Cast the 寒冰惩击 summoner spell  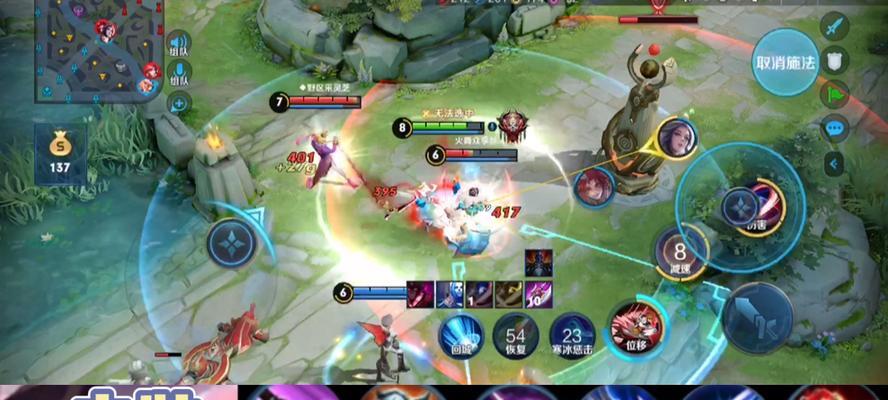pos(572,336)
